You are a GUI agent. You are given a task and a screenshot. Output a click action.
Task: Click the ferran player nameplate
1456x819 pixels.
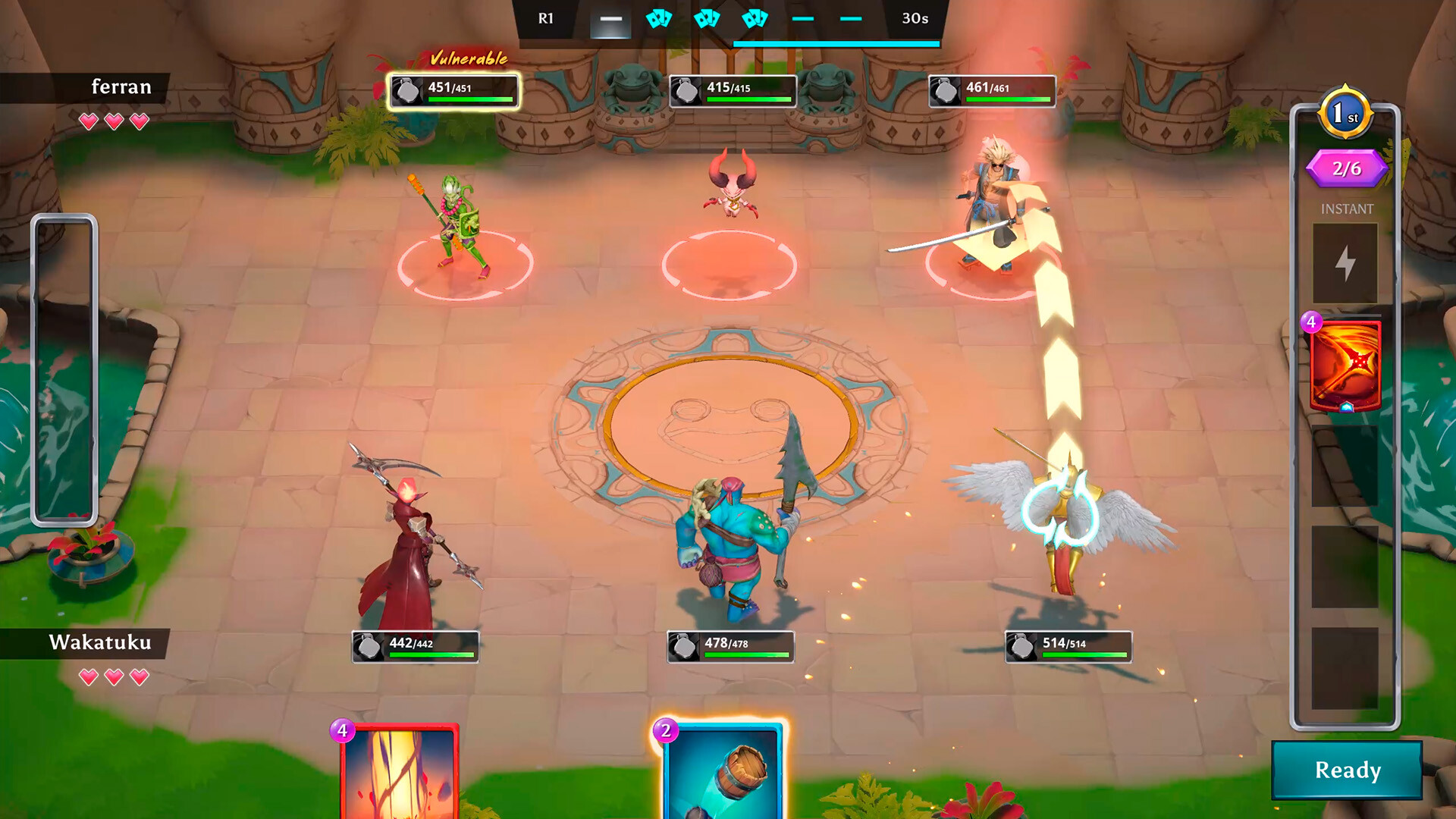click(121, 86)
